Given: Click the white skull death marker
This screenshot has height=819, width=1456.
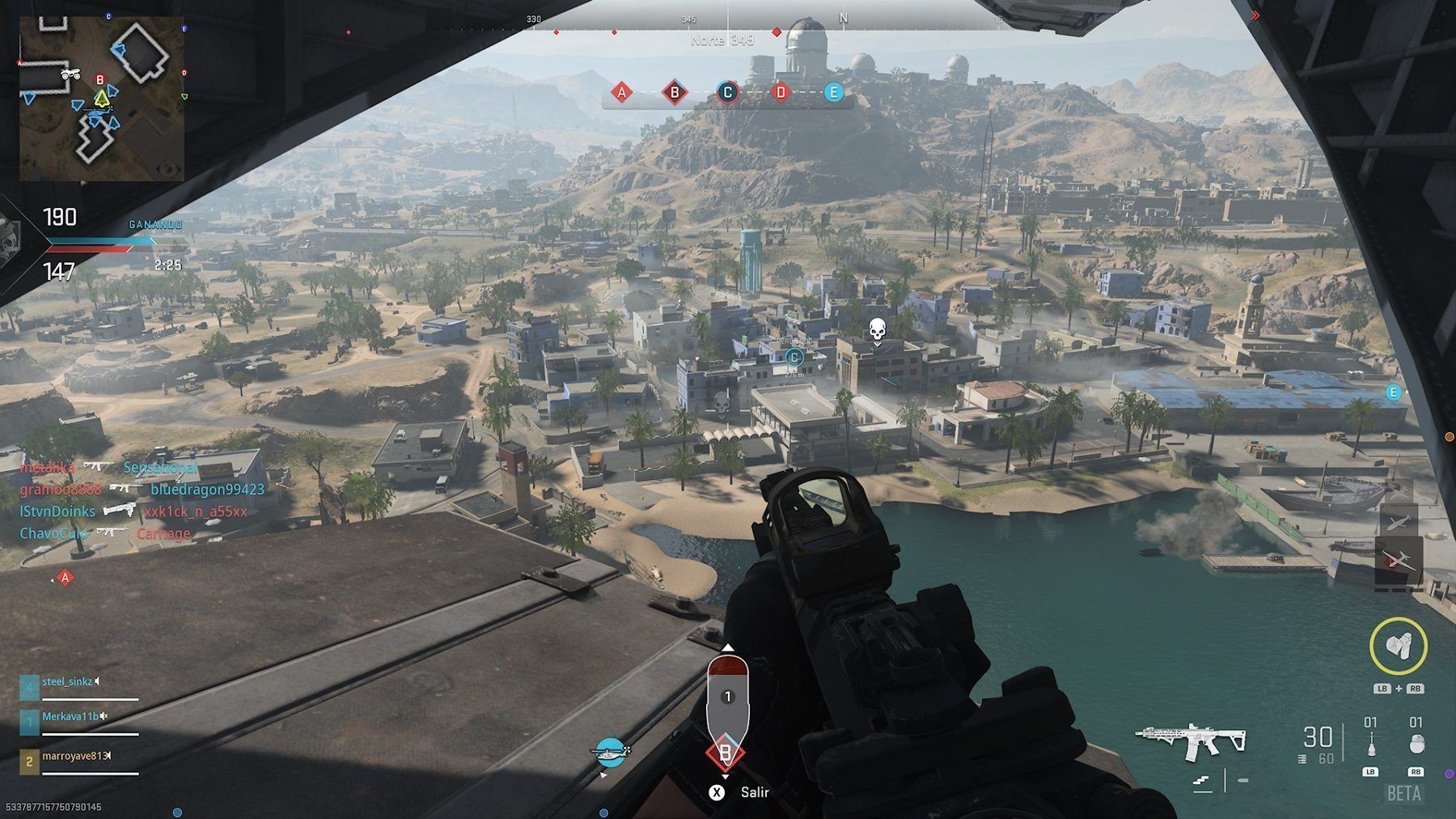Looking at the screenshot, I should point(877,330).
